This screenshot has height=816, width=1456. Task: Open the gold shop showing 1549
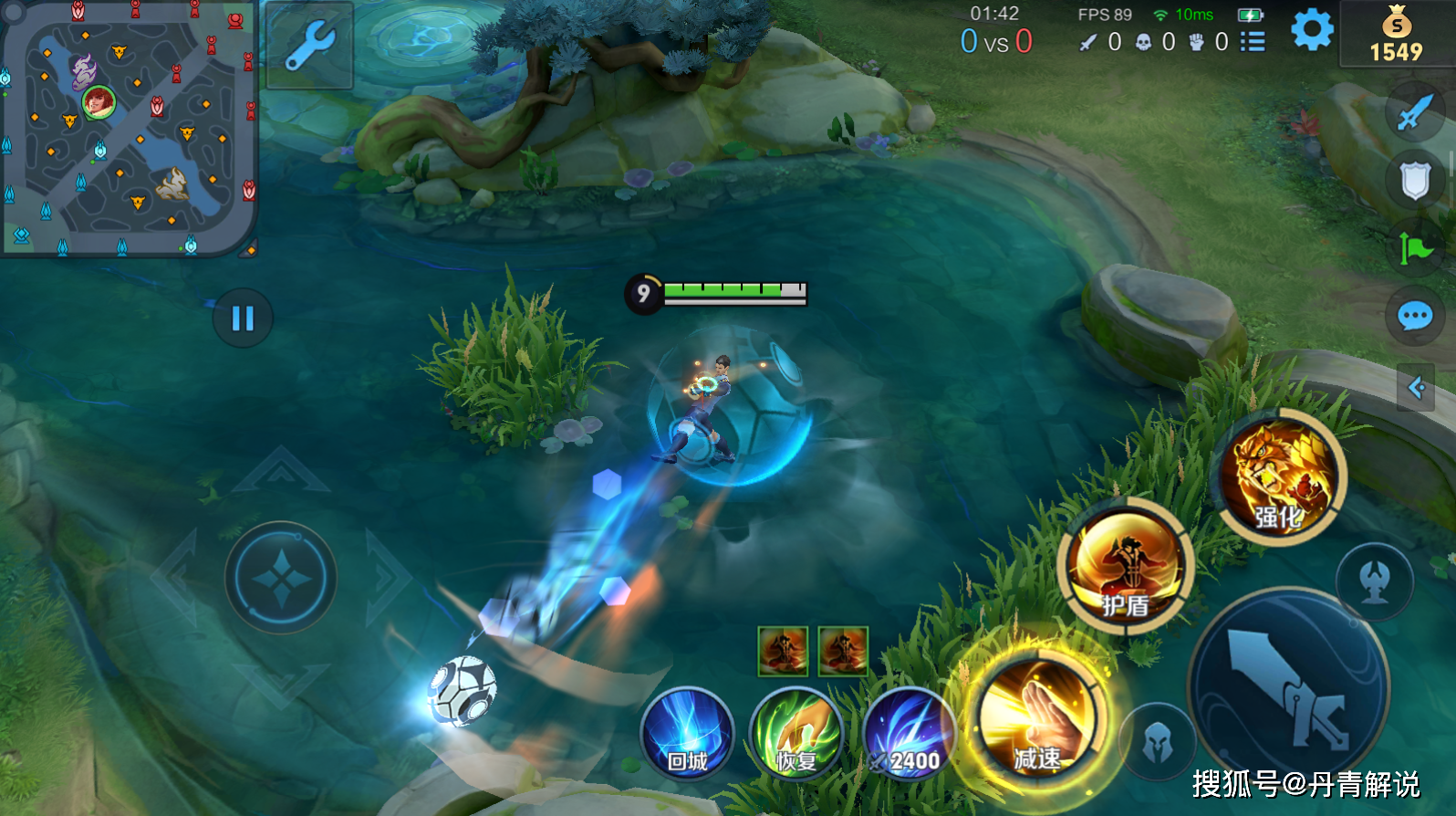[1396, 35]
